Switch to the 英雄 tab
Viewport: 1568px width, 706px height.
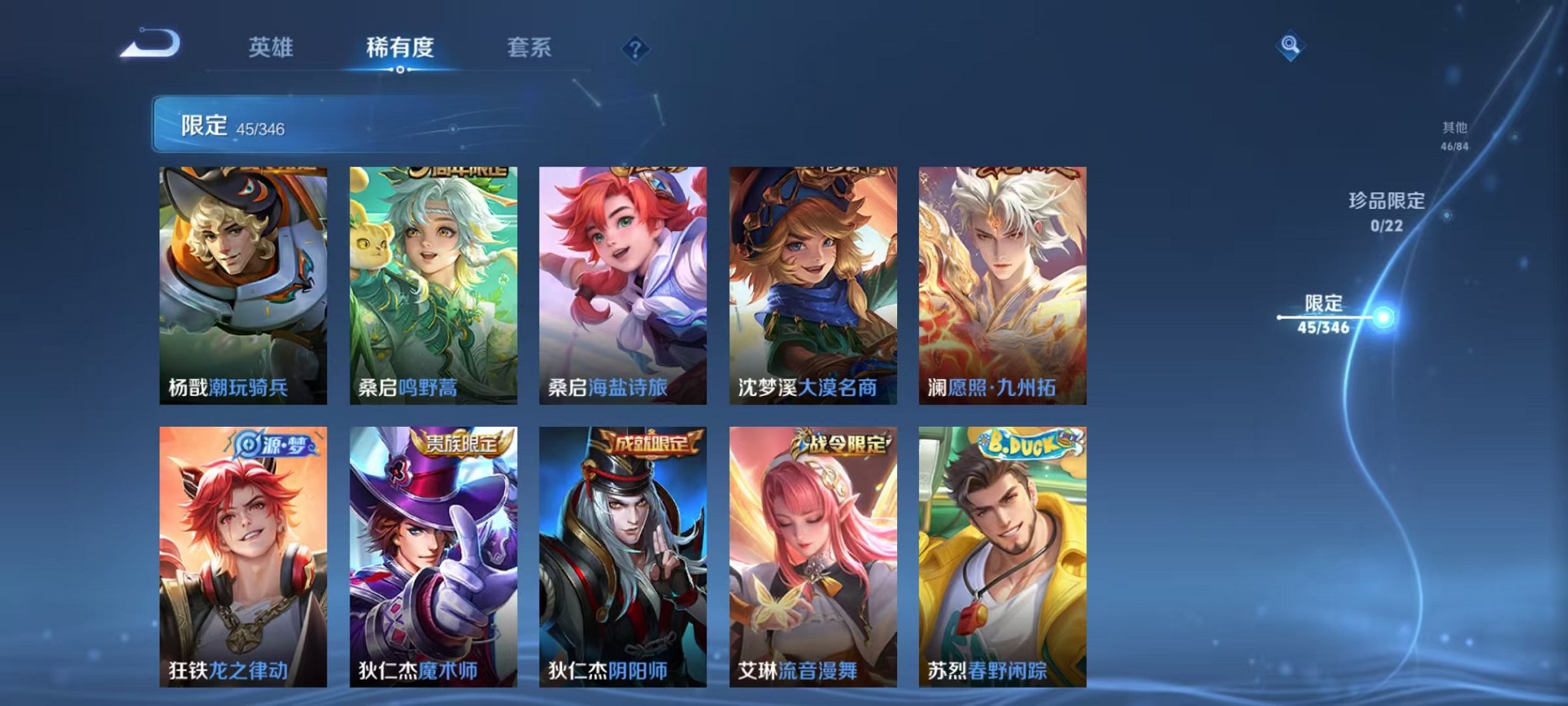click(273, 48)
